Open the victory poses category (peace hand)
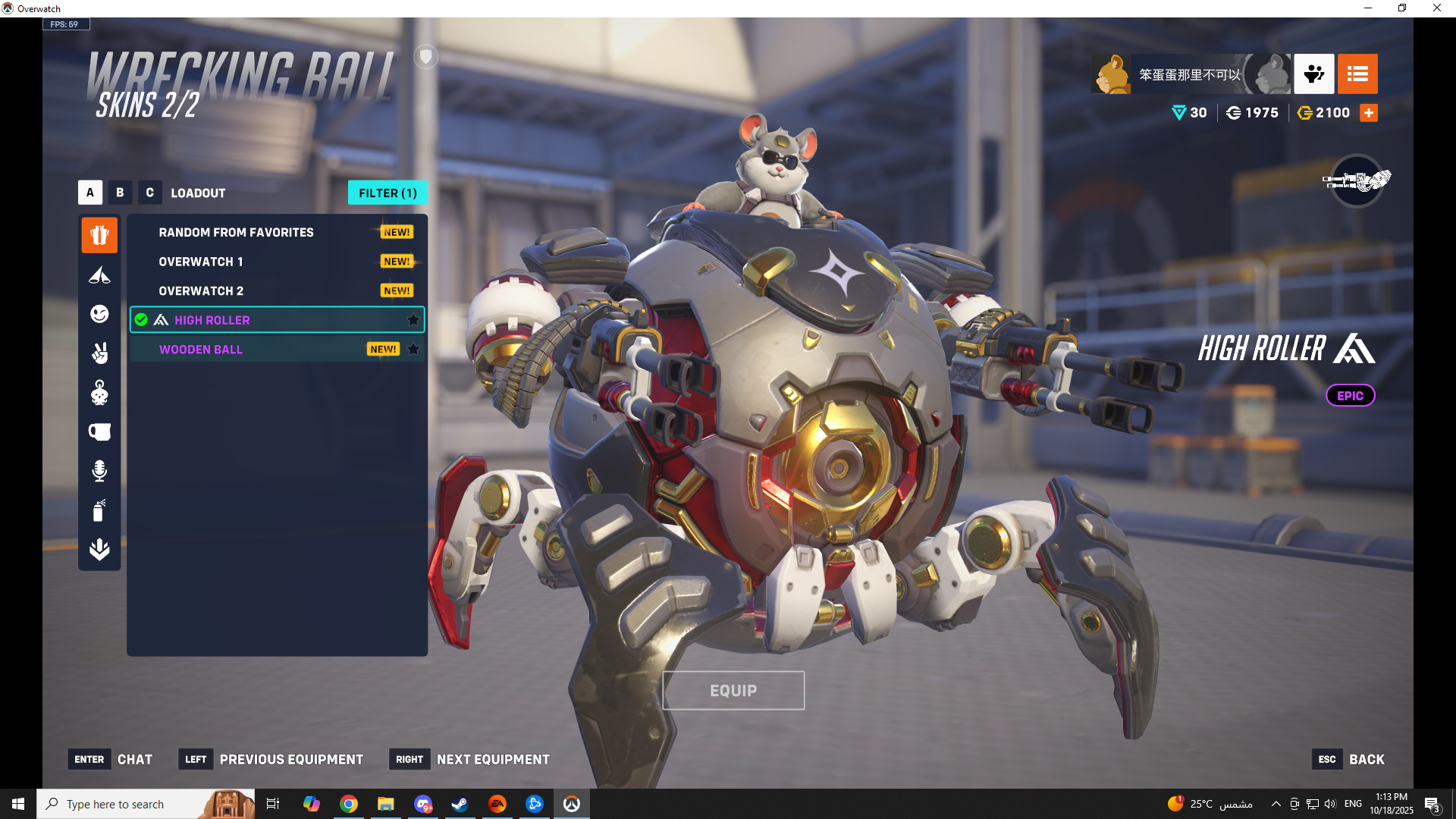The height and width of the screenshot is (819, 1456). pos(99,353)
